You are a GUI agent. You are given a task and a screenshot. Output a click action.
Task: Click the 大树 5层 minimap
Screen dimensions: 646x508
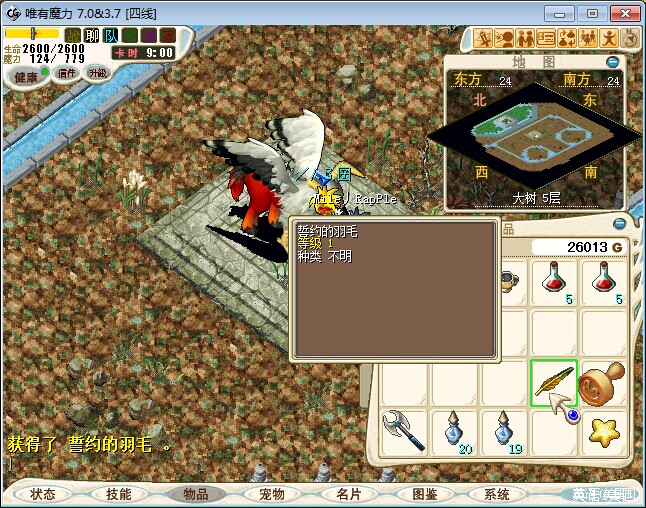click(x=535, y=137)
